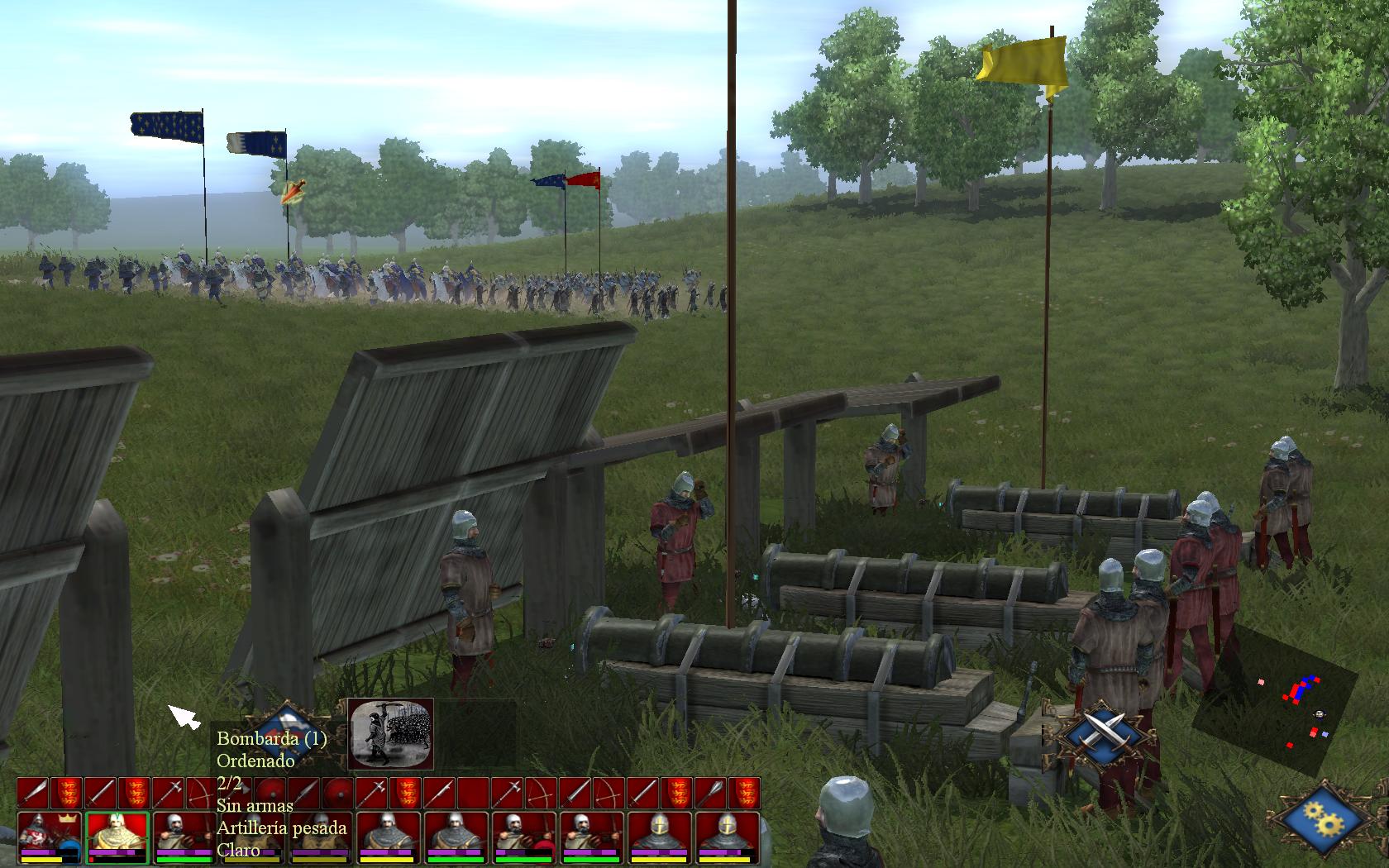Select the crowned king unit card
Screen dimensions: 1389x868
point(49,836)
